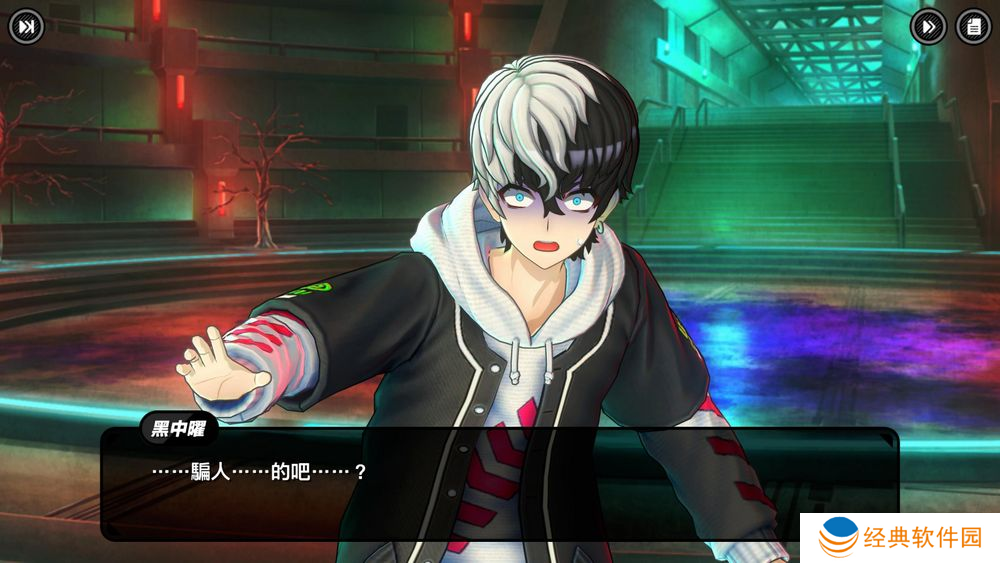
Task: Skip the scene with the top-left skip button
Action: coord(27,27)
